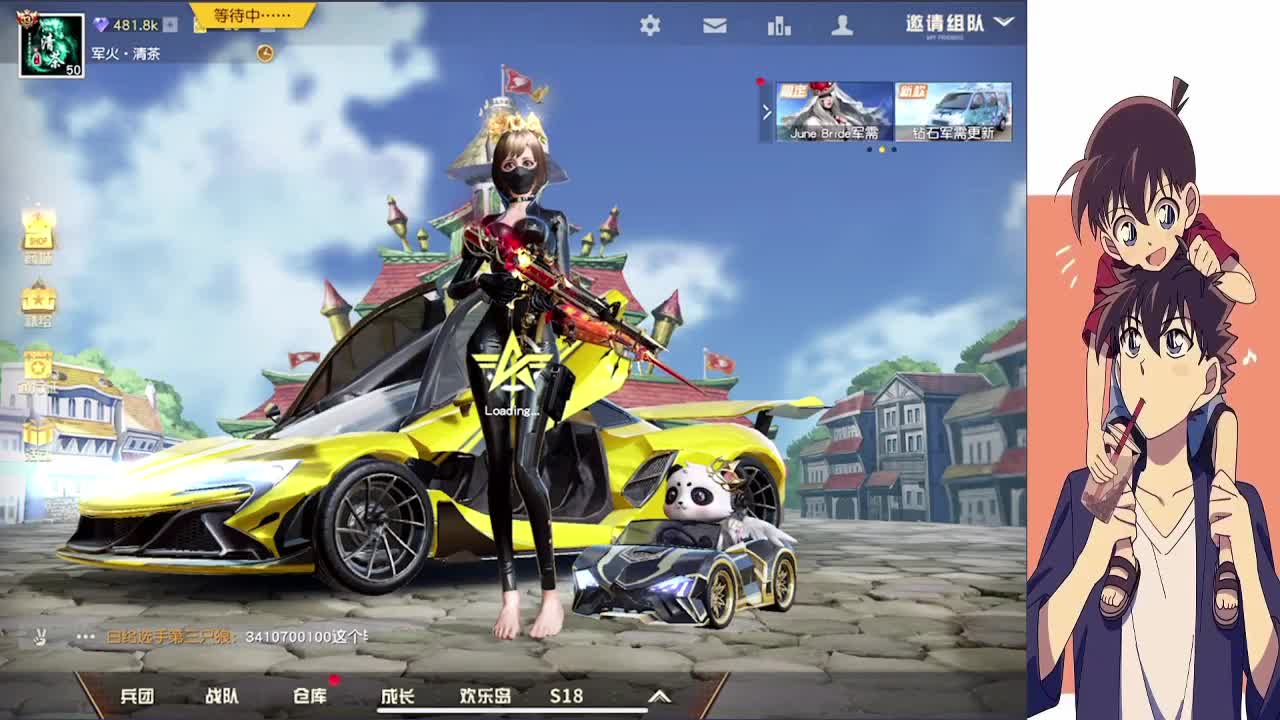1280x720 pixels.
Task: Click the ellipsis icon beside the announcement ticker
Action: pyautogui.click(x=84, y=636)
